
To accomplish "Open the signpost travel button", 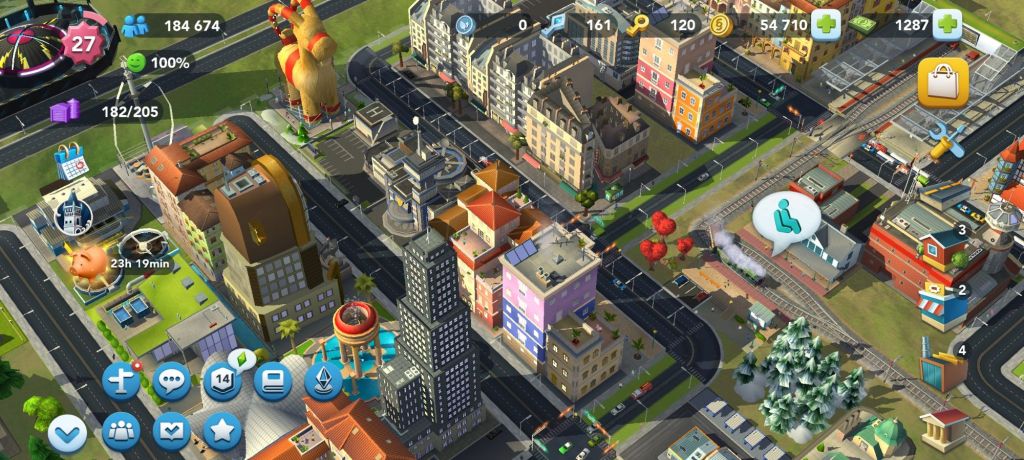I will pos(122,381).
